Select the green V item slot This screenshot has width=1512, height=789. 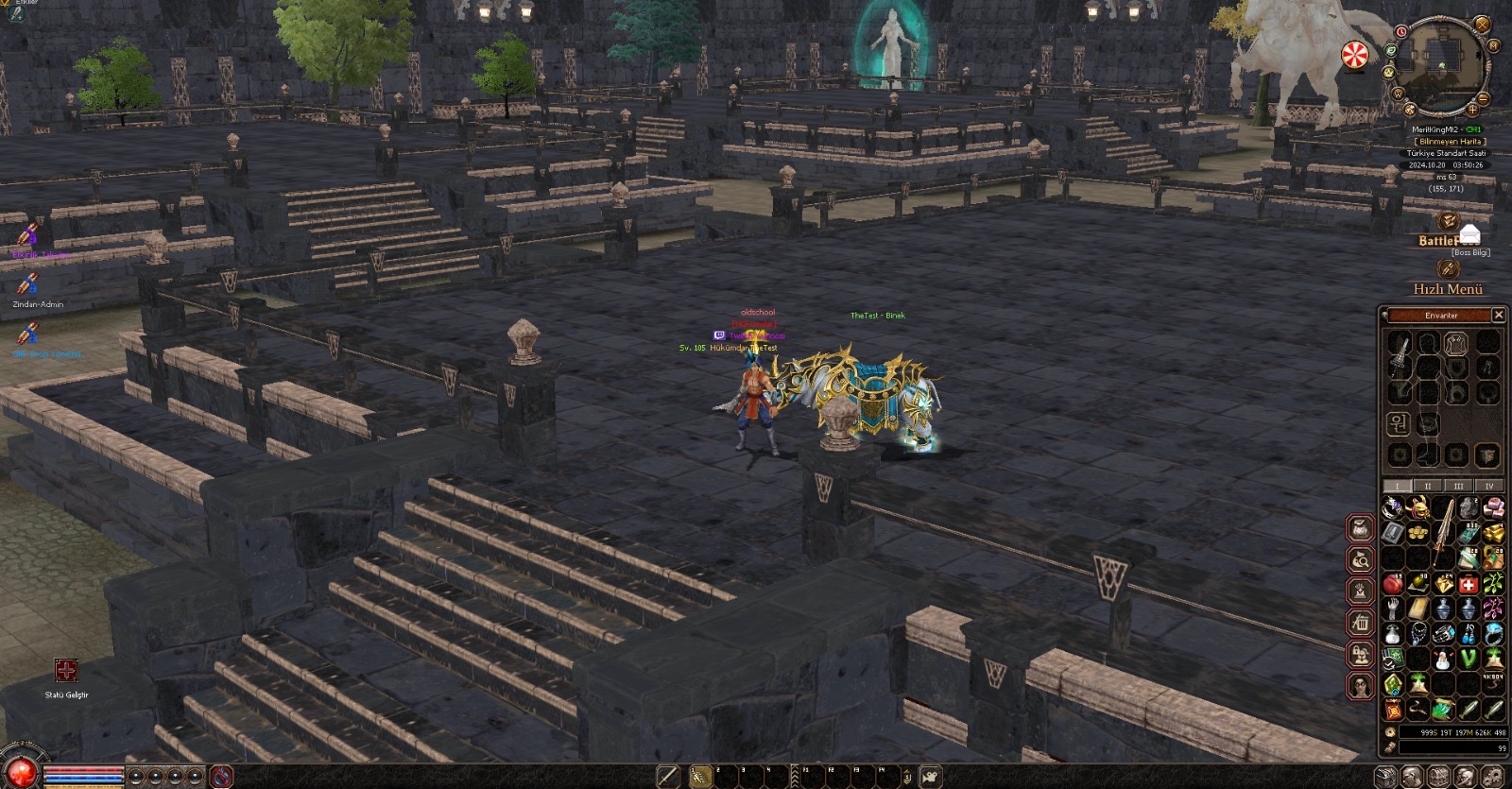[1468, 659]
